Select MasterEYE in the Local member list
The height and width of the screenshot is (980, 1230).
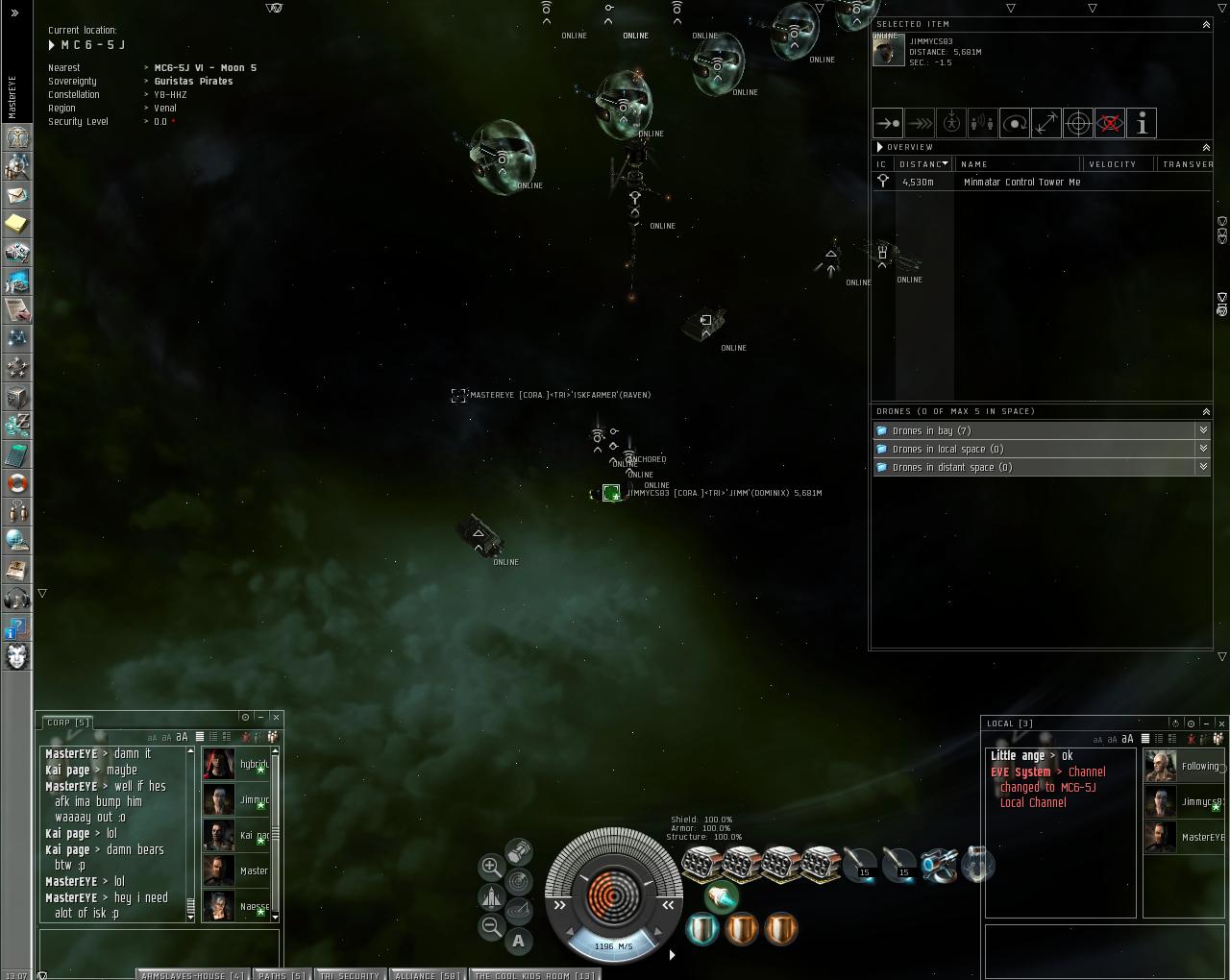1184,837
